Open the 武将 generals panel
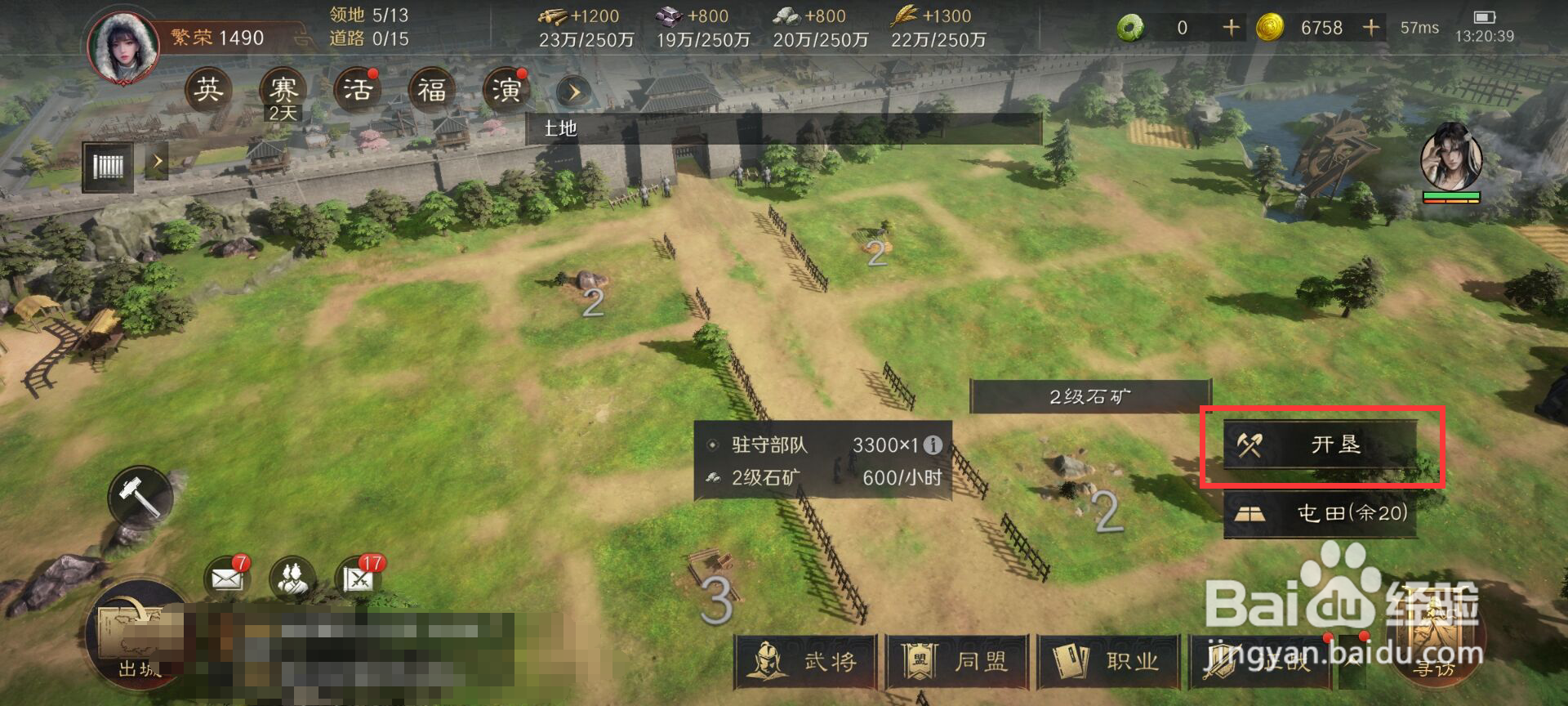The width and height of the screenshot is (1568, 706). pos(804,664)
